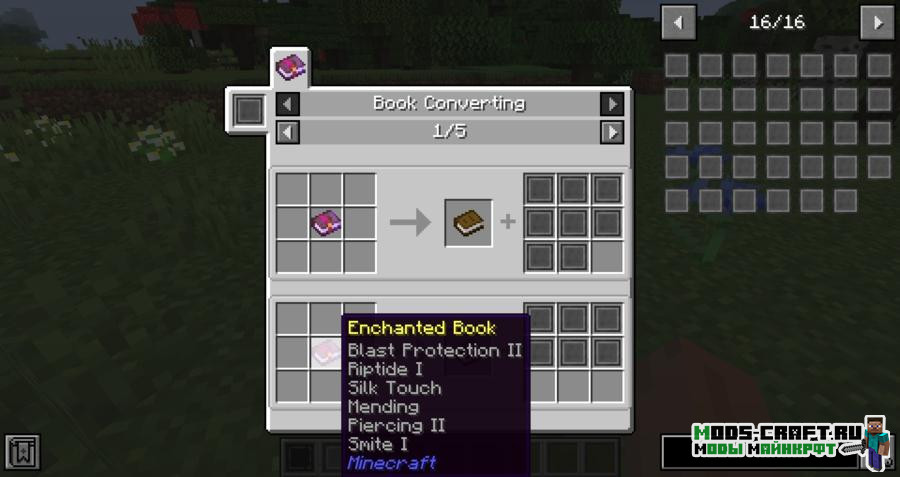The image size is (900, 477).
Task: Click the square slot beside the Book Converting title
Action: point(248,109)
